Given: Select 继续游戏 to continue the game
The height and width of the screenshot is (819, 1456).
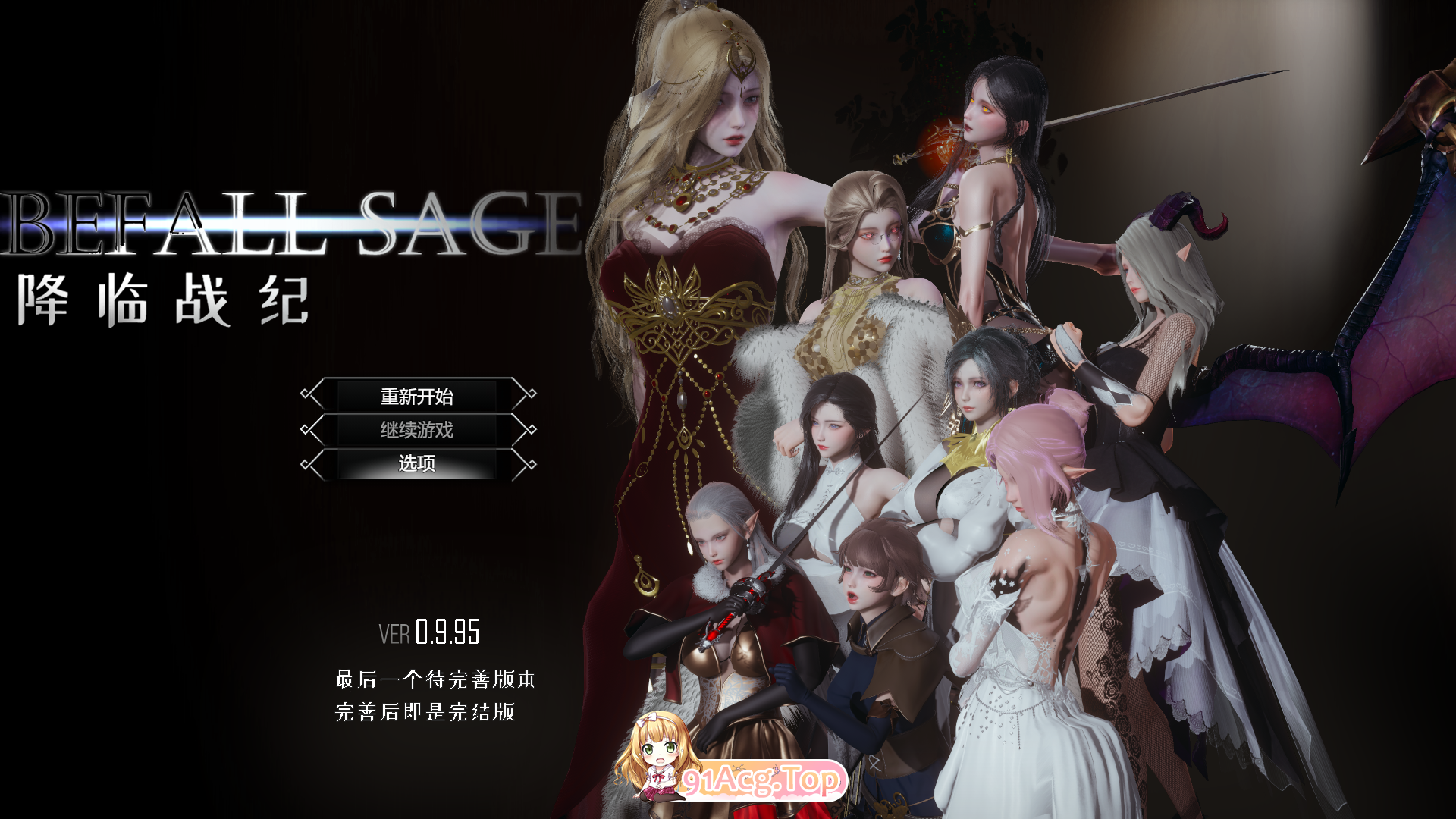Looking at the screenshot, I should [x=416, y=430].
